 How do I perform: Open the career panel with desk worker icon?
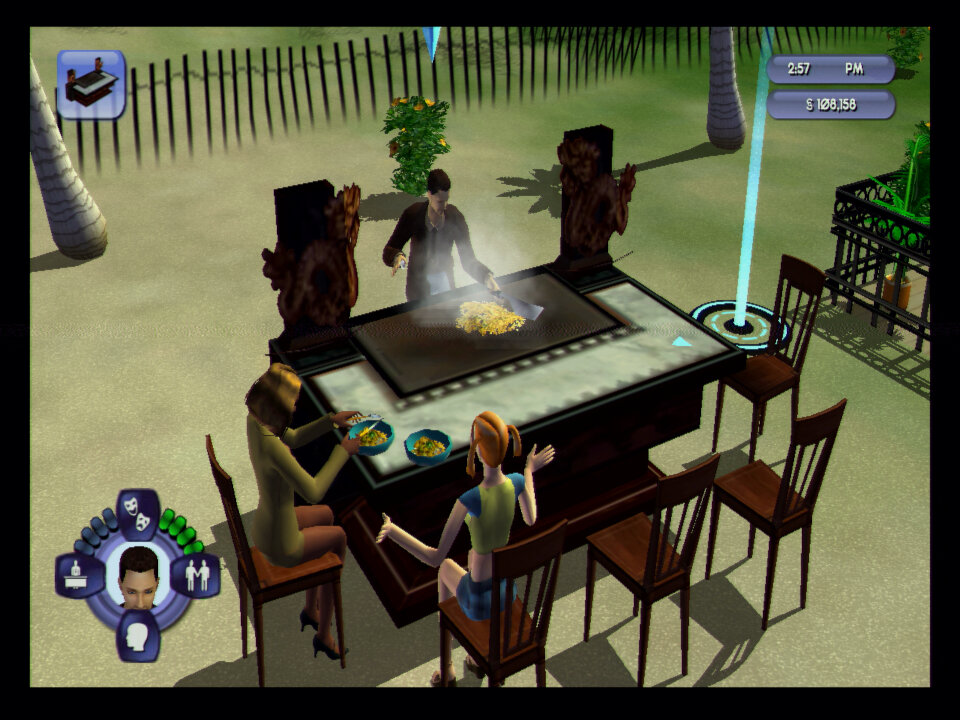pyautogui.click(x=79, y=575)
